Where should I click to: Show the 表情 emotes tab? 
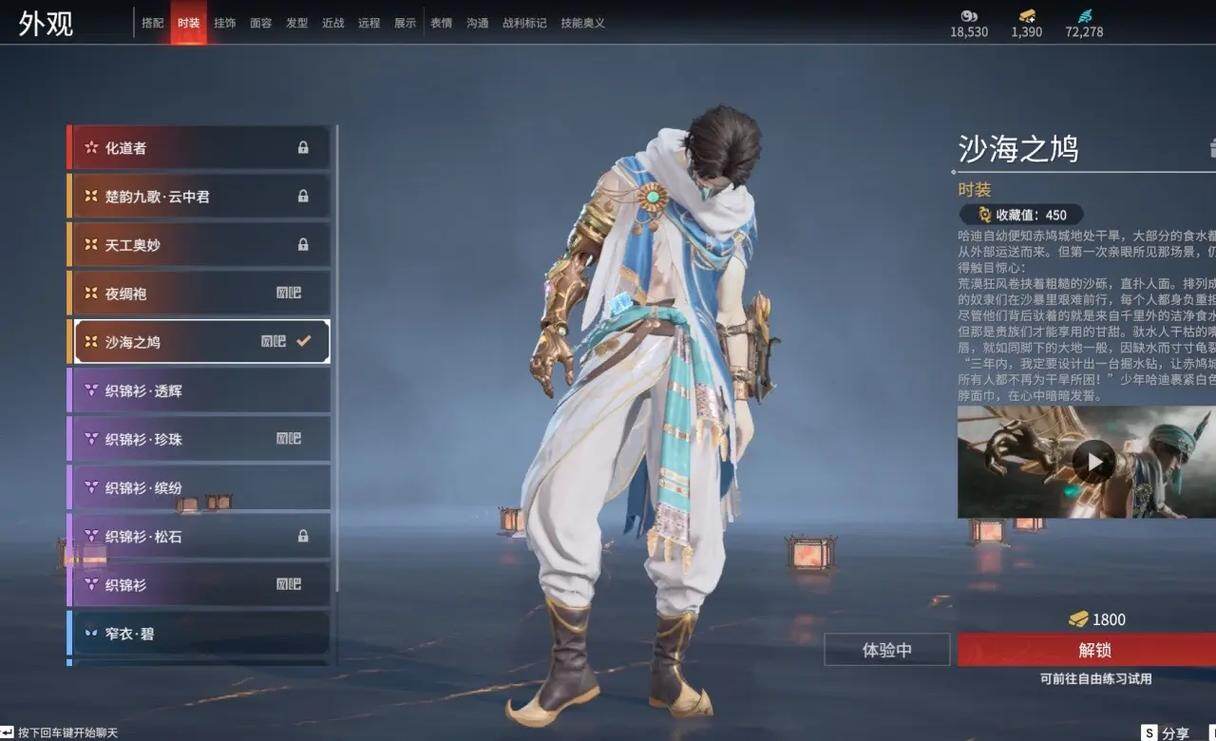pyautogui.click(x=441, y=23)
